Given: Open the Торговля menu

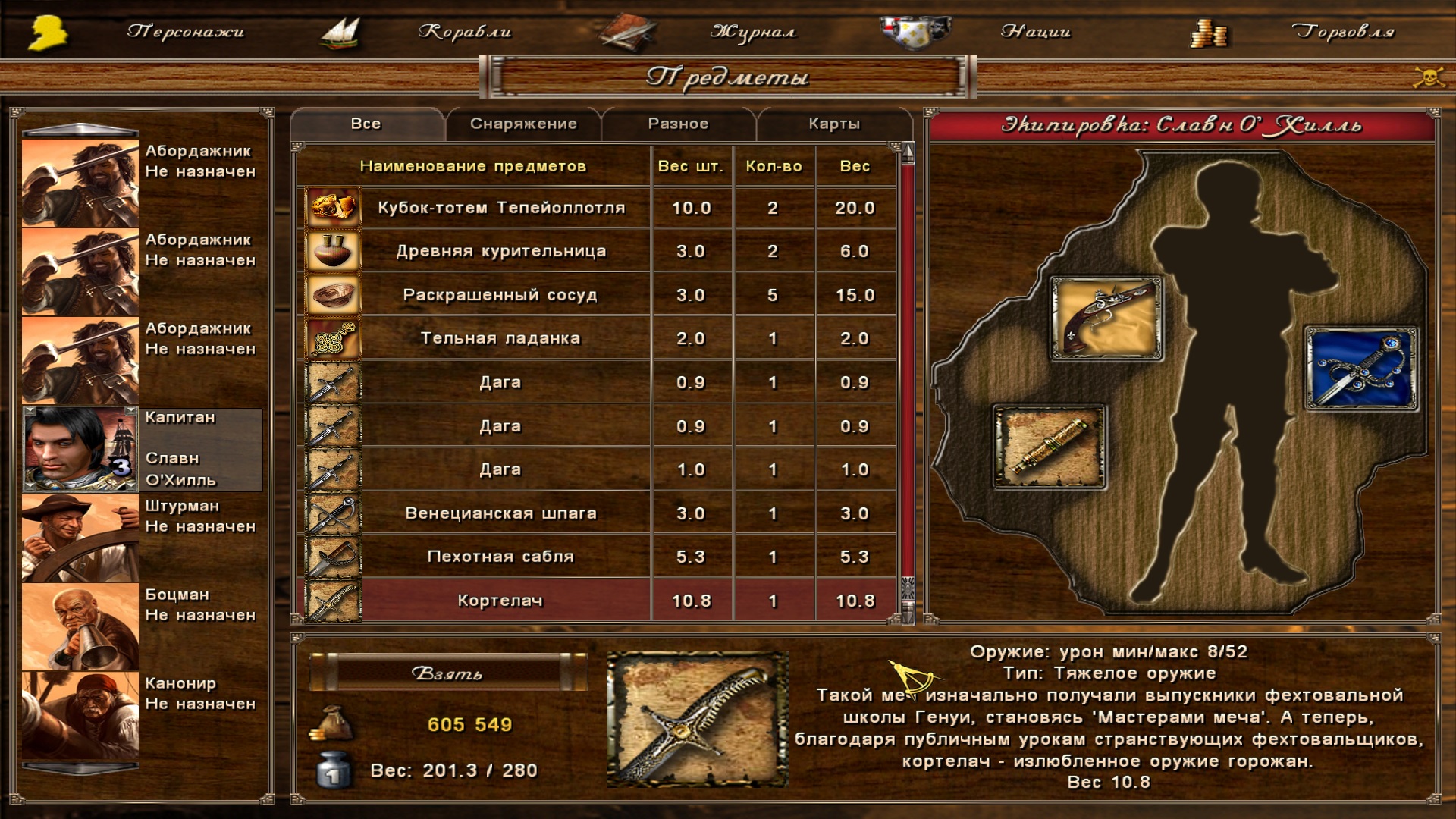Looking at the screenshot, I should click(x=1342, y=32).
